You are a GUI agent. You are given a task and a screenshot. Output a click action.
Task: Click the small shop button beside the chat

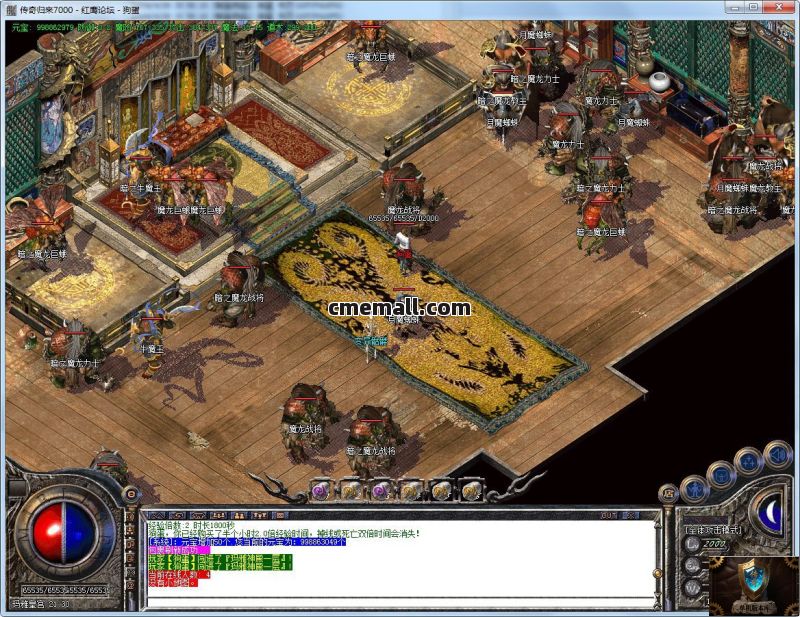pyautogui.click(x=669, y=495)
